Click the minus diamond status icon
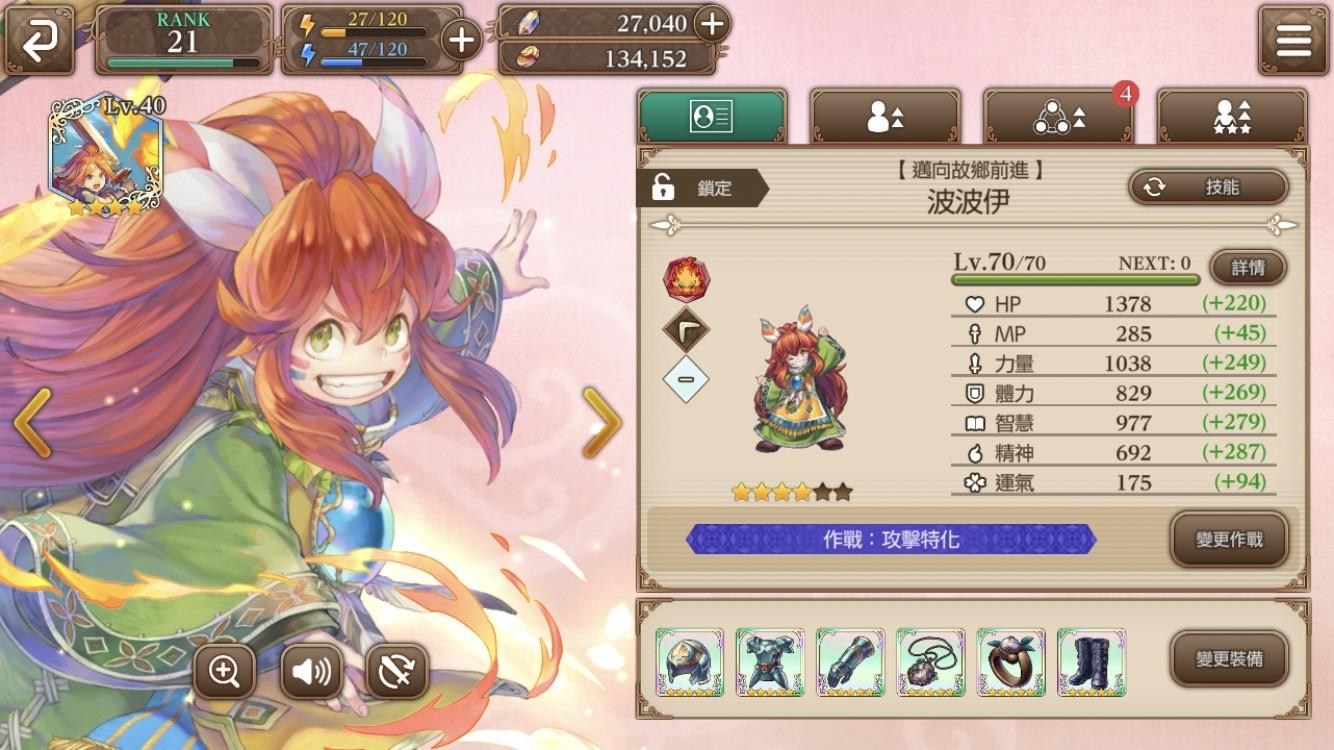 click(687, 380)
